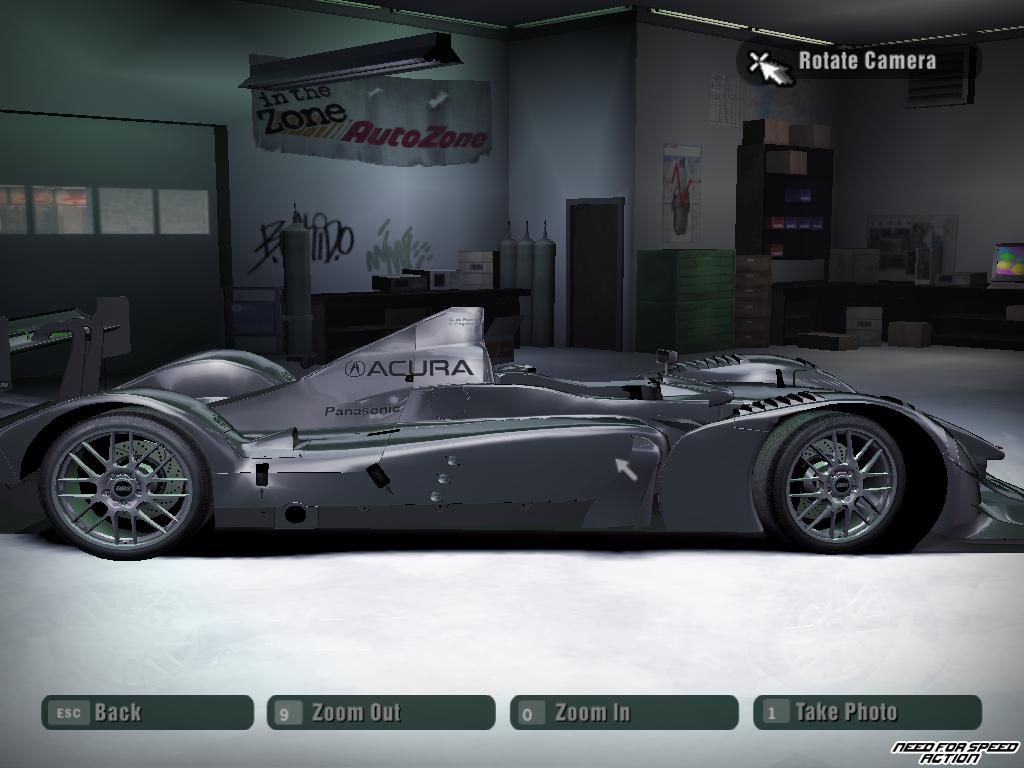Activate the Zoom In button
The width and height of the screenshot is (1024, 768).
coord(623,712)
